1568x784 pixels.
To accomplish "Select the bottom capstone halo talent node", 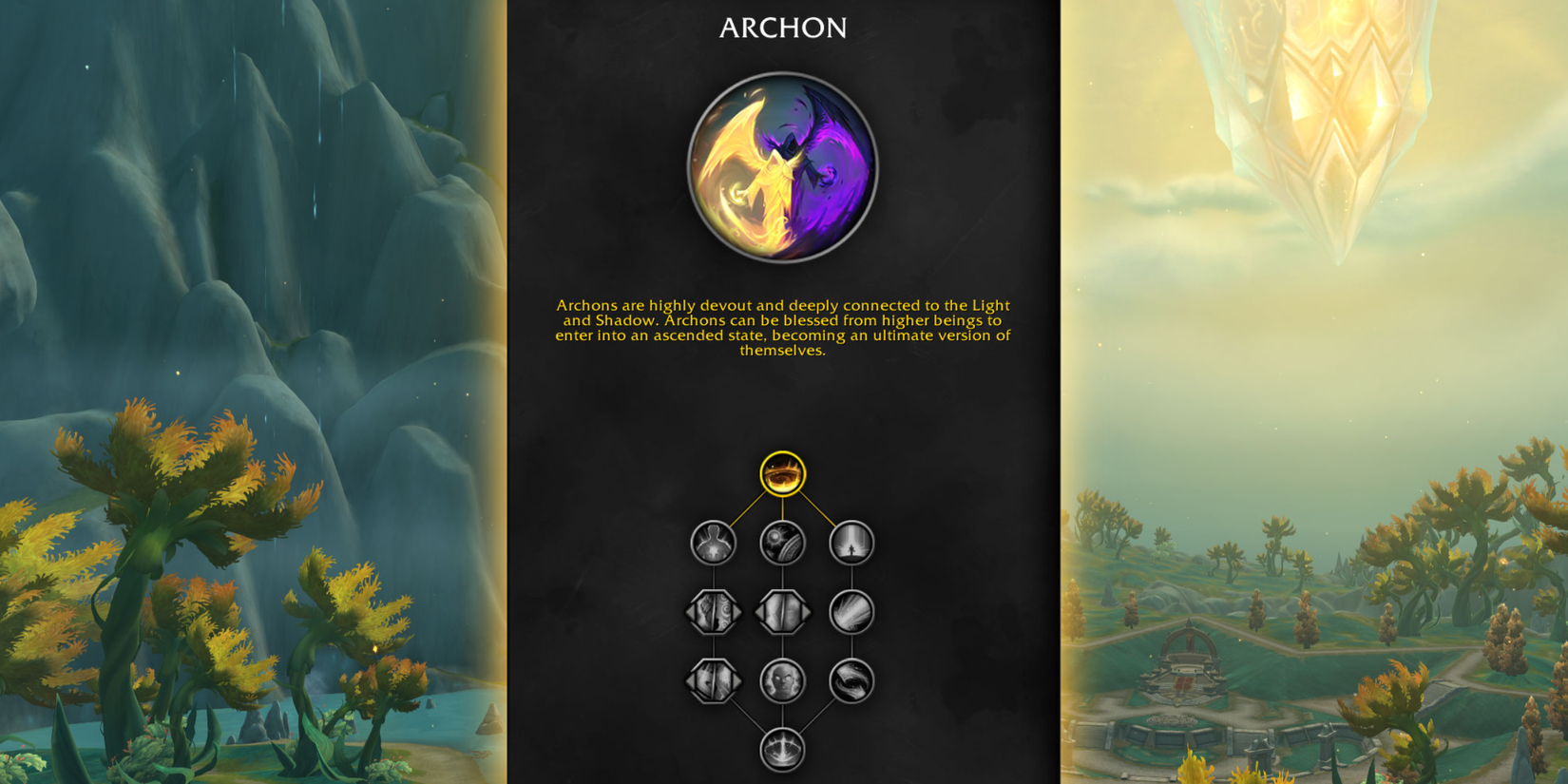I will click(x=781, y=750).
